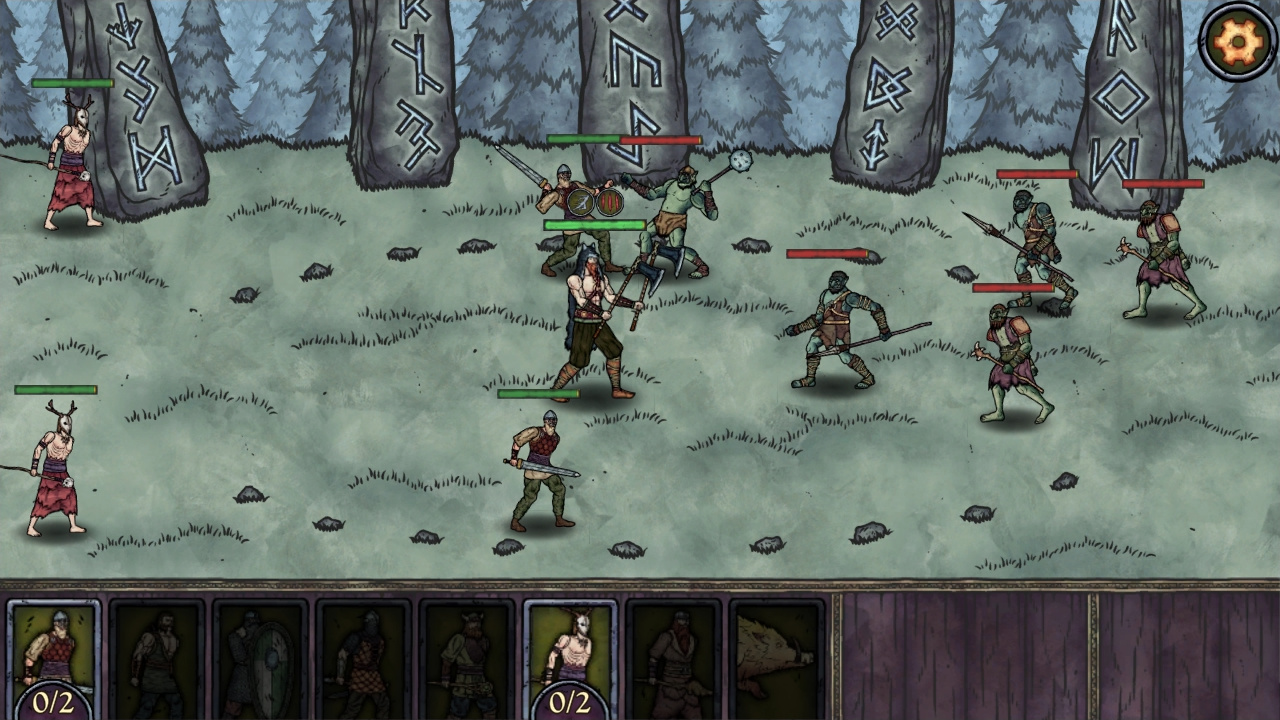Viewport: 1280px width, 720px height.
Task: Click the 0/2 charge counter on first portrait
Action: coord(55,700)
